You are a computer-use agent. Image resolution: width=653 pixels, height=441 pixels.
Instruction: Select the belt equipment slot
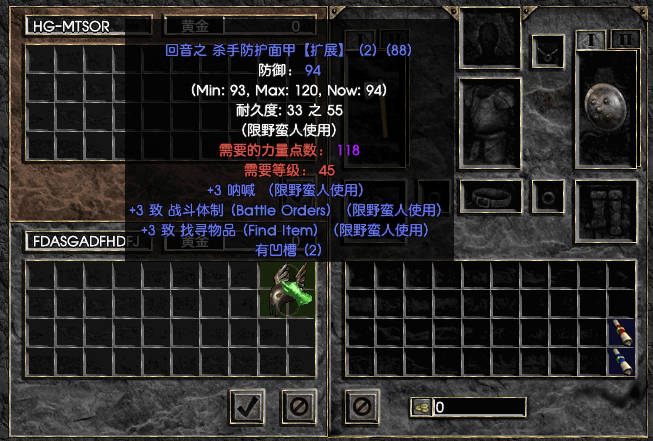click(x=491, y=195)
